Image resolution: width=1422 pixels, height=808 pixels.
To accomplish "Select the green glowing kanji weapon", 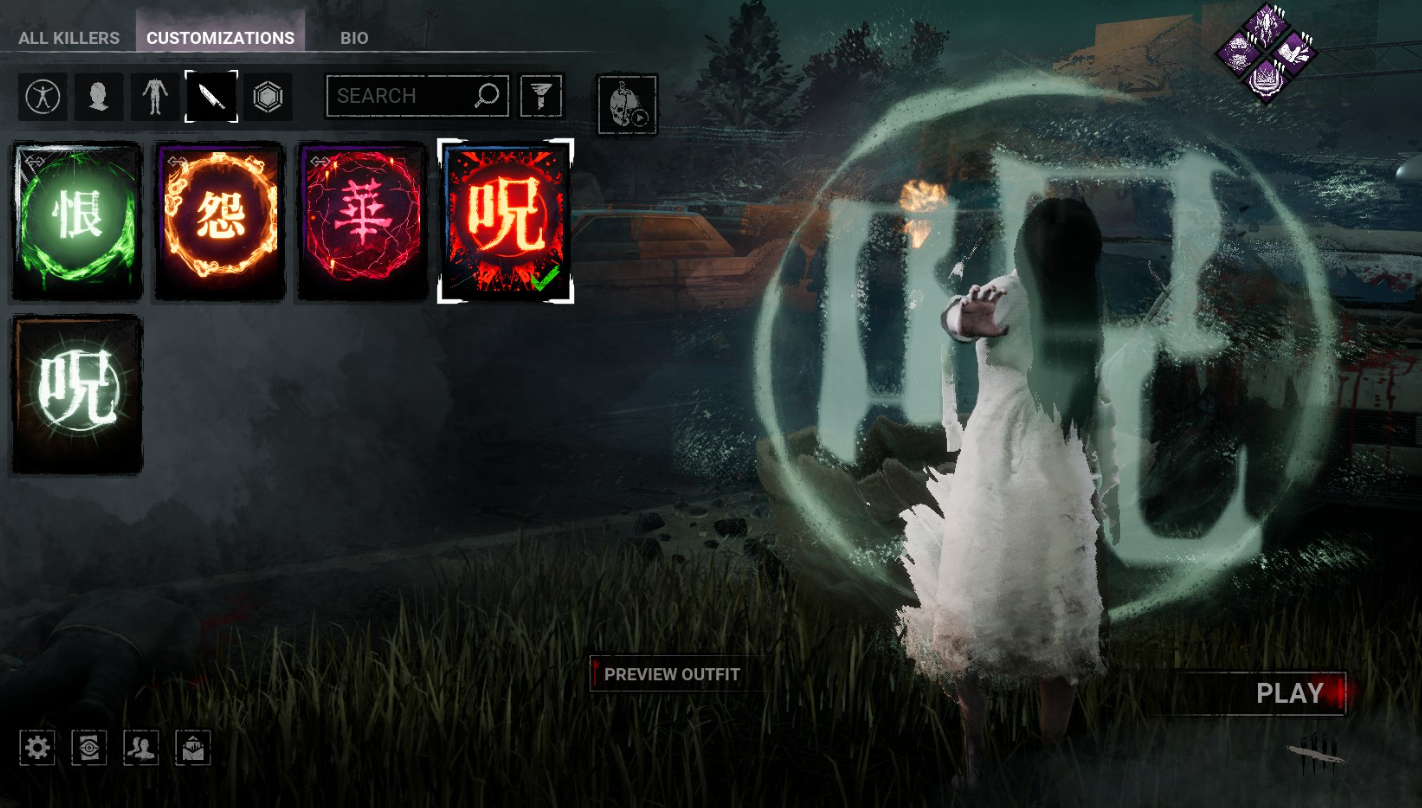I will 77,221.
